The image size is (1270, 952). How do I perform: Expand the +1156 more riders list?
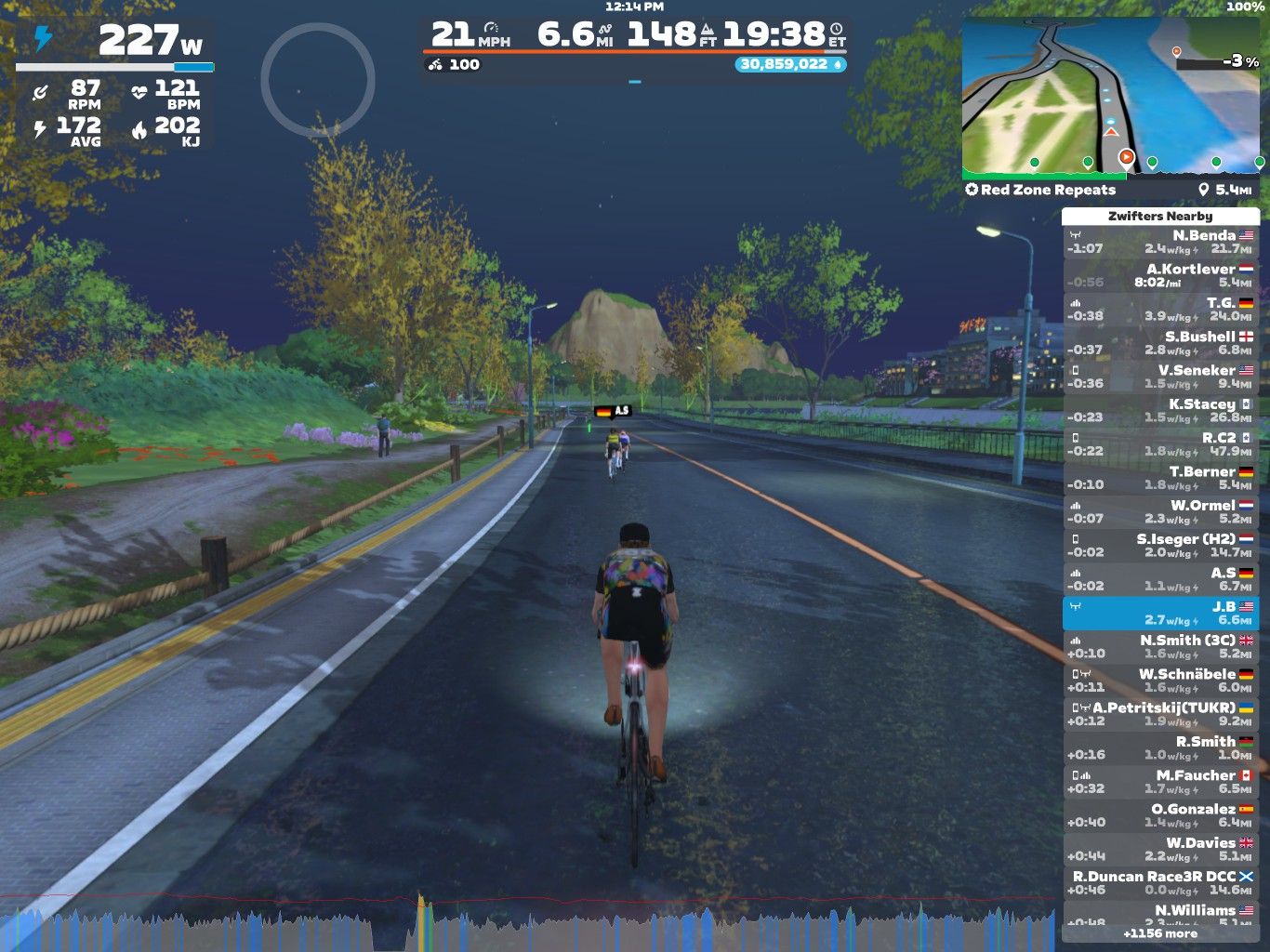[x=1160, y=933]
